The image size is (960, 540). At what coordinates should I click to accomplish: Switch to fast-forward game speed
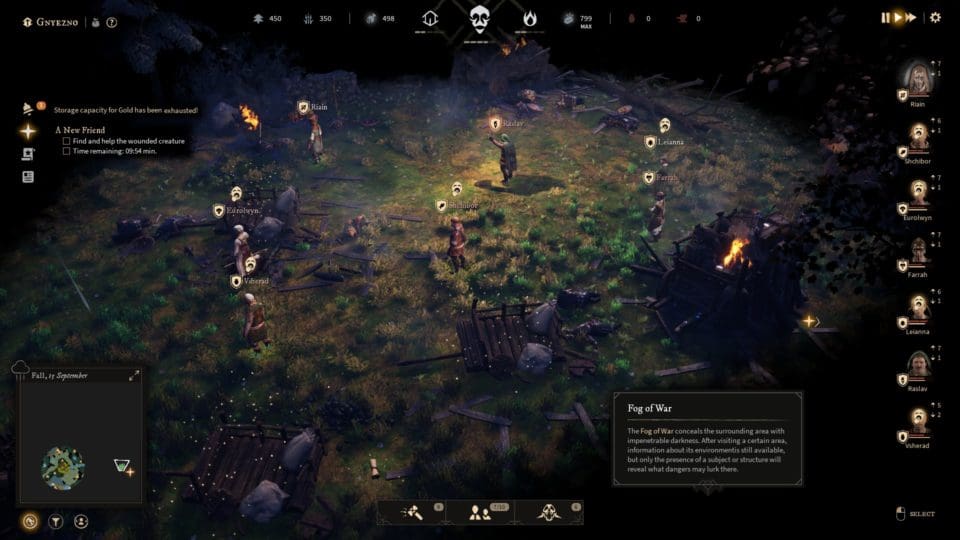point(911,17)
